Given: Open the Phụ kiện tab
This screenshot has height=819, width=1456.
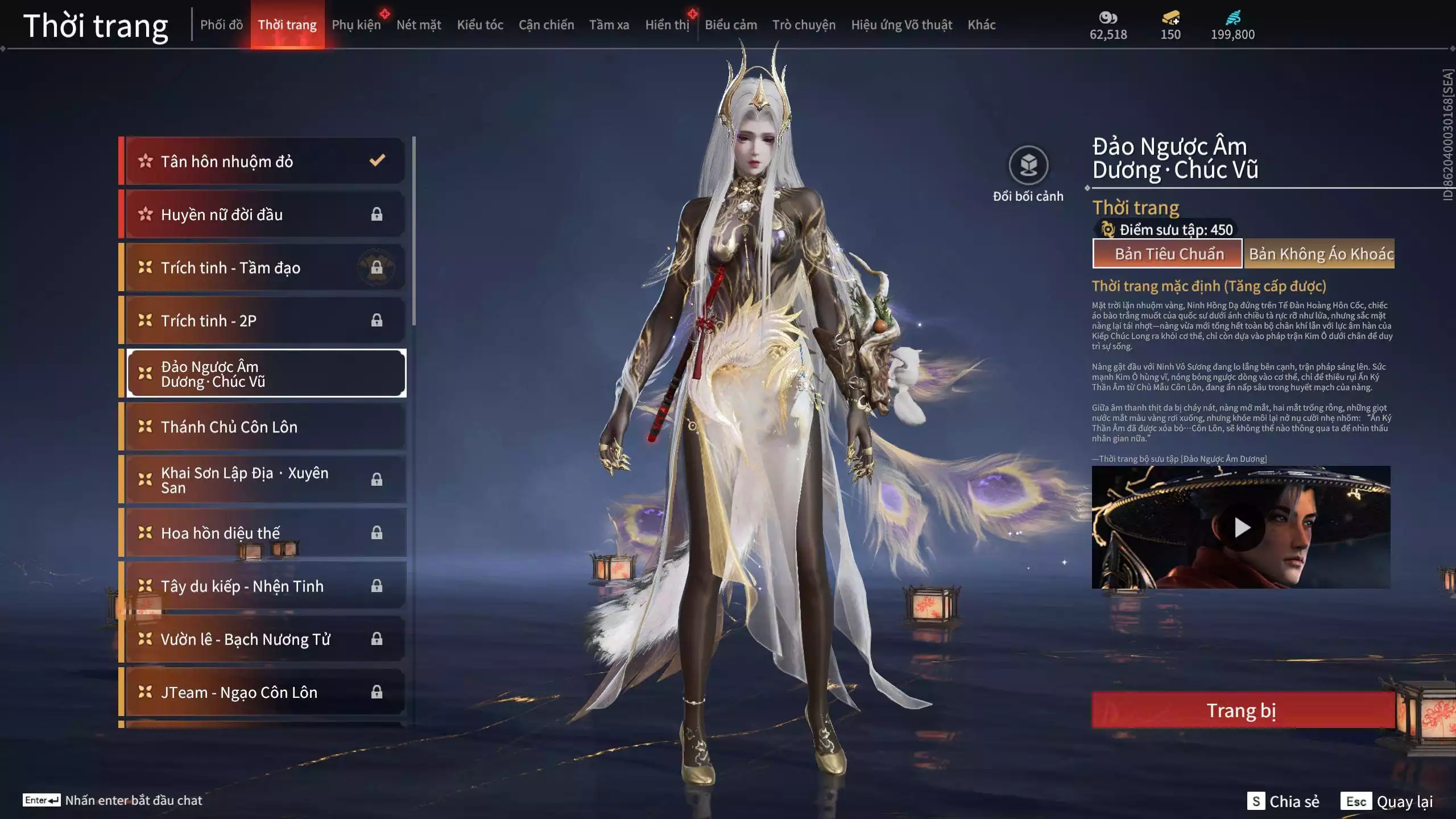Looking at the screenshot, I should (x=356, y=25).
